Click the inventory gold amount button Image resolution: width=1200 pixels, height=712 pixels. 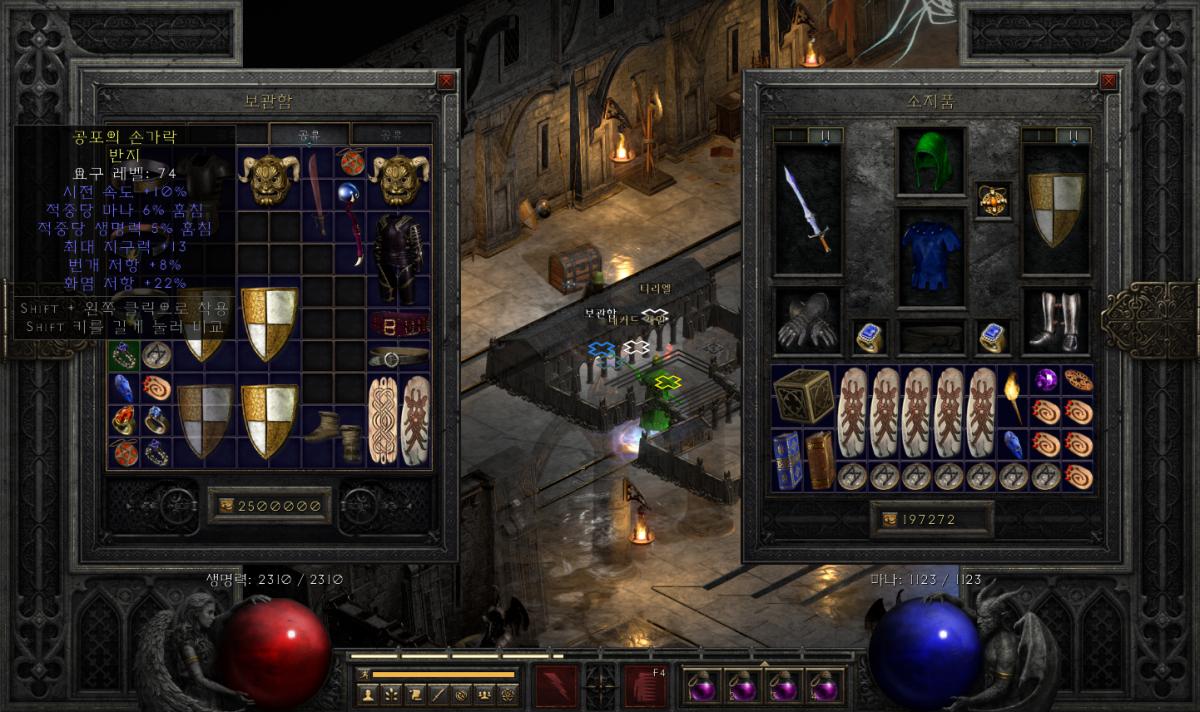click(931, 520)
